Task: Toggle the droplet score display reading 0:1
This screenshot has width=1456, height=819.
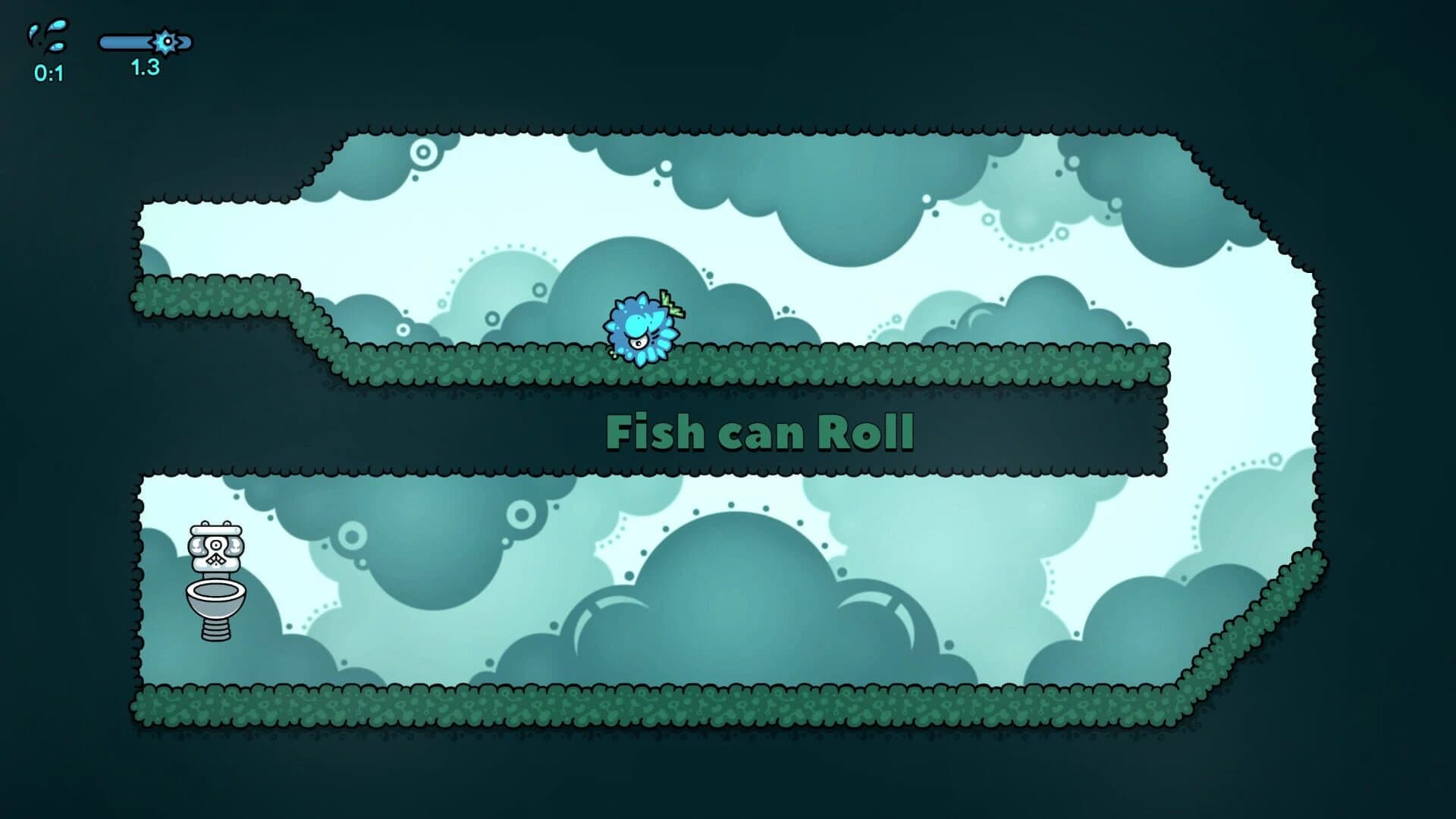Action: (x=47, y=74)
